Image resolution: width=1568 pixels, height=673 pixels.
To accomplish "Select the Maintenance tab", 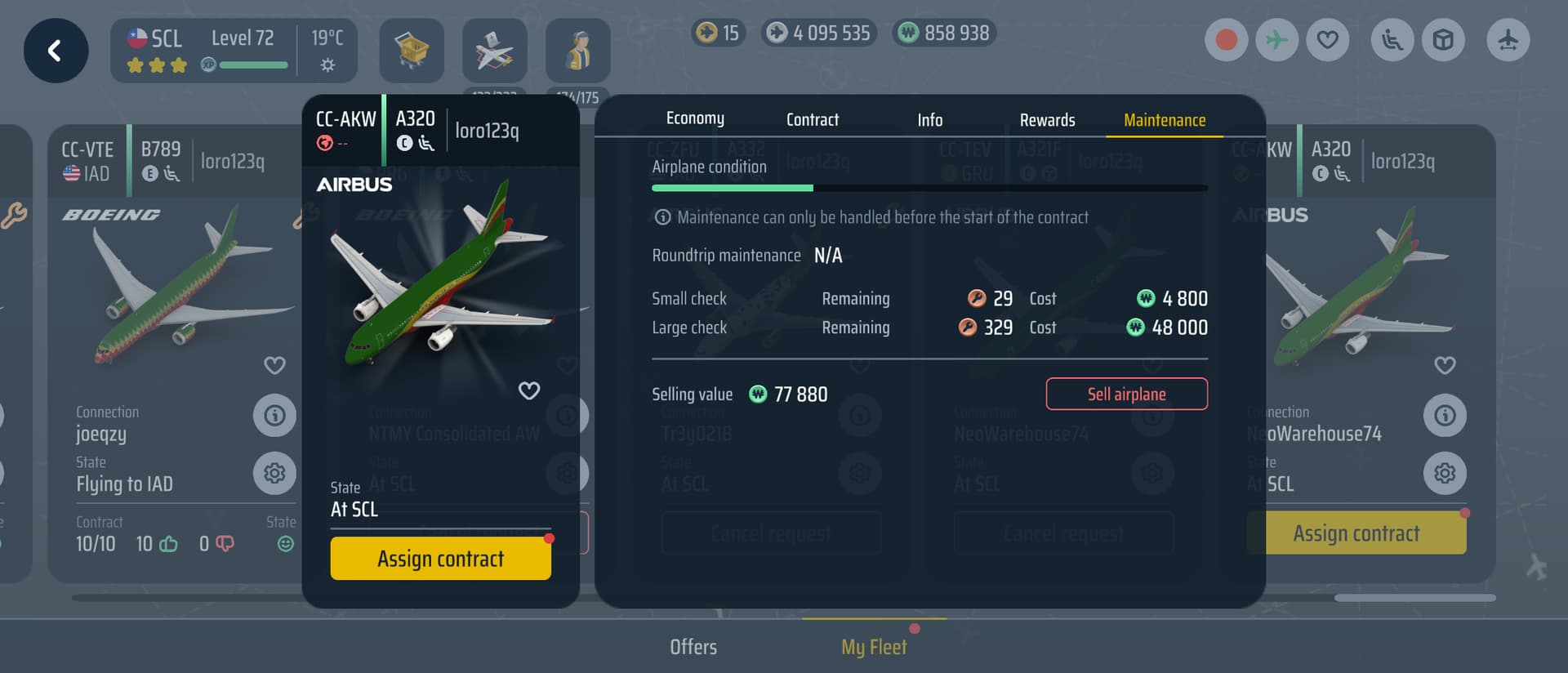I will tap(1164, 120).
